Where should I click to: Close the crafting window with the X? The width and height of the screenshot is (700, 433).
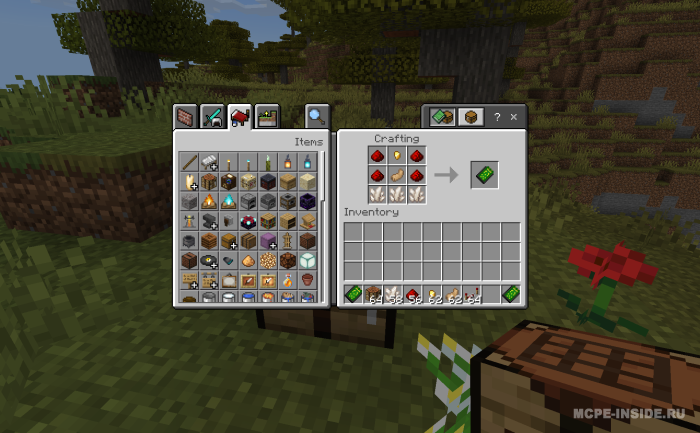pyautogui.click(x=514, y=117)
